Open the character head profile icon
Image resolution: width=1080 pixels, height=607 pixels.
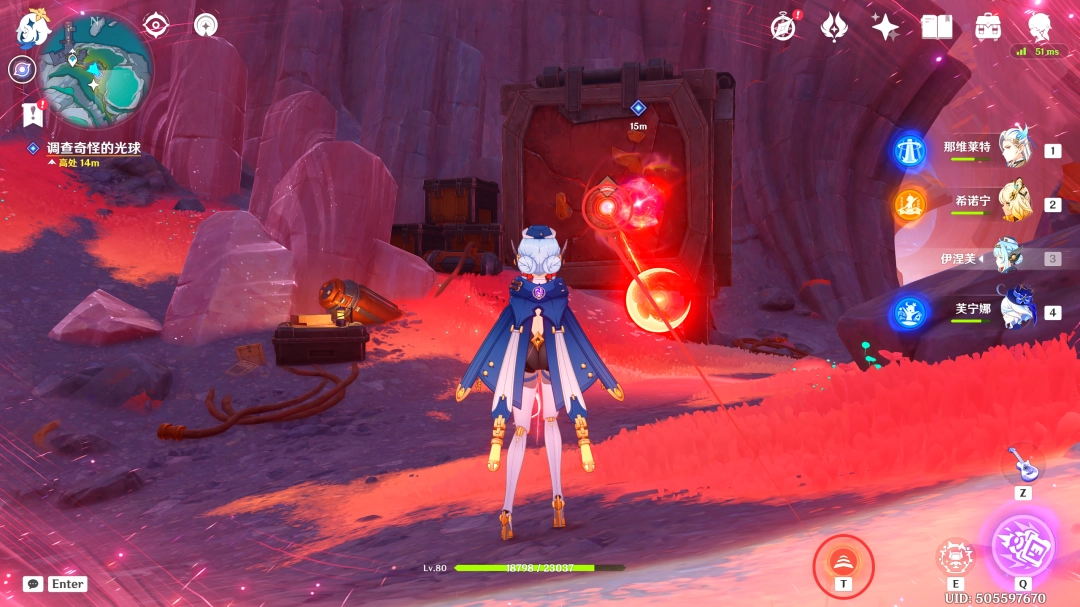click(1040, 27)
